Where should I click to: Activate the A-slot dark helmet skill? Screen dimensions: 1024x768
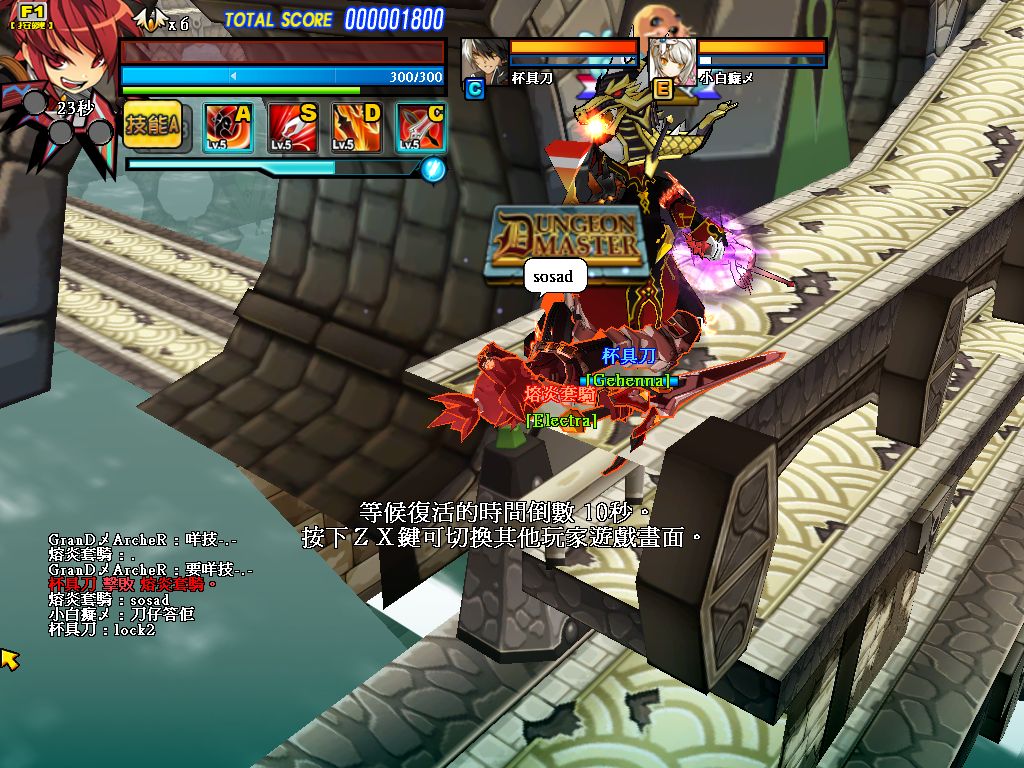click(227, 128)
